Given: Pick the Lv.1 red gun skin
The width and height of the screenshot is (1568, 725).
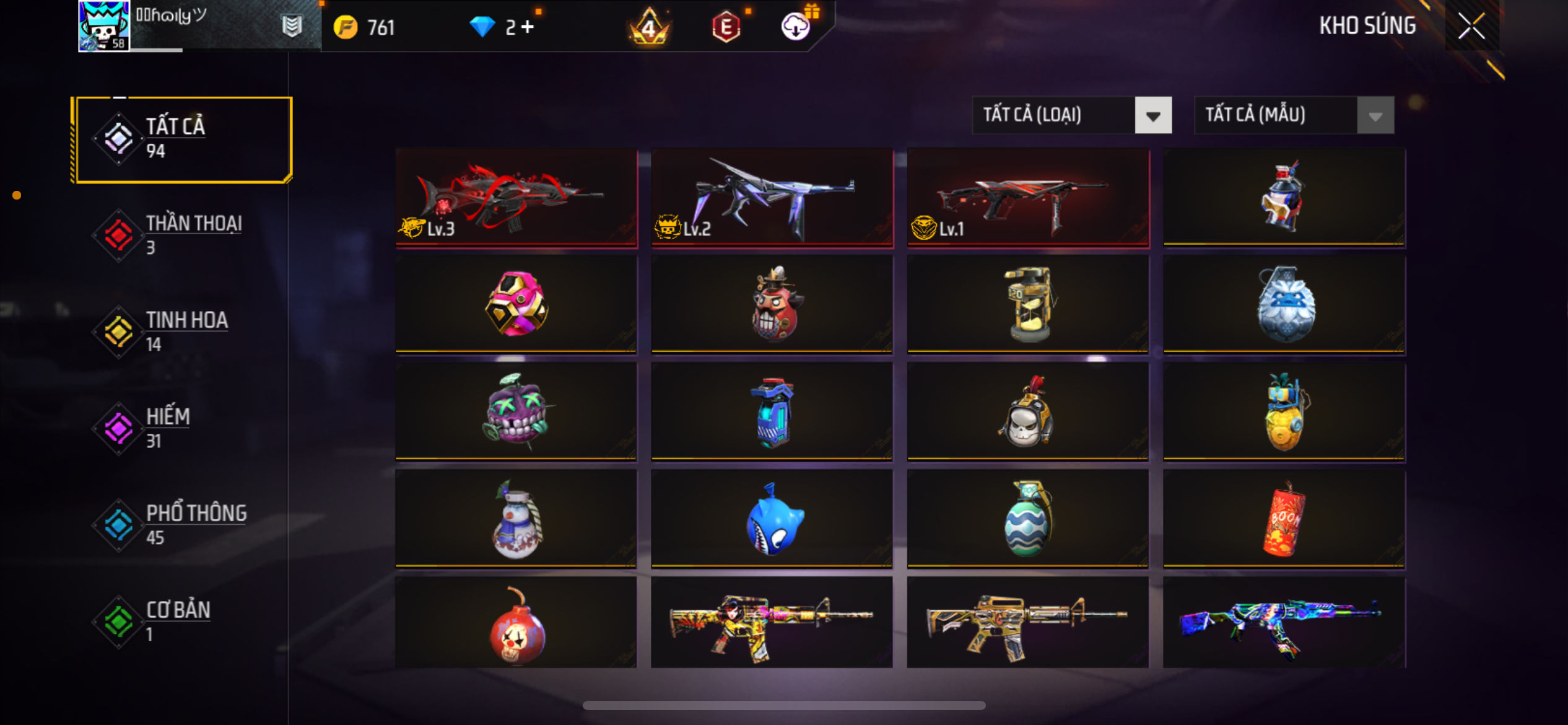Looking at the screenshot, I should [x=1027, y=198].
